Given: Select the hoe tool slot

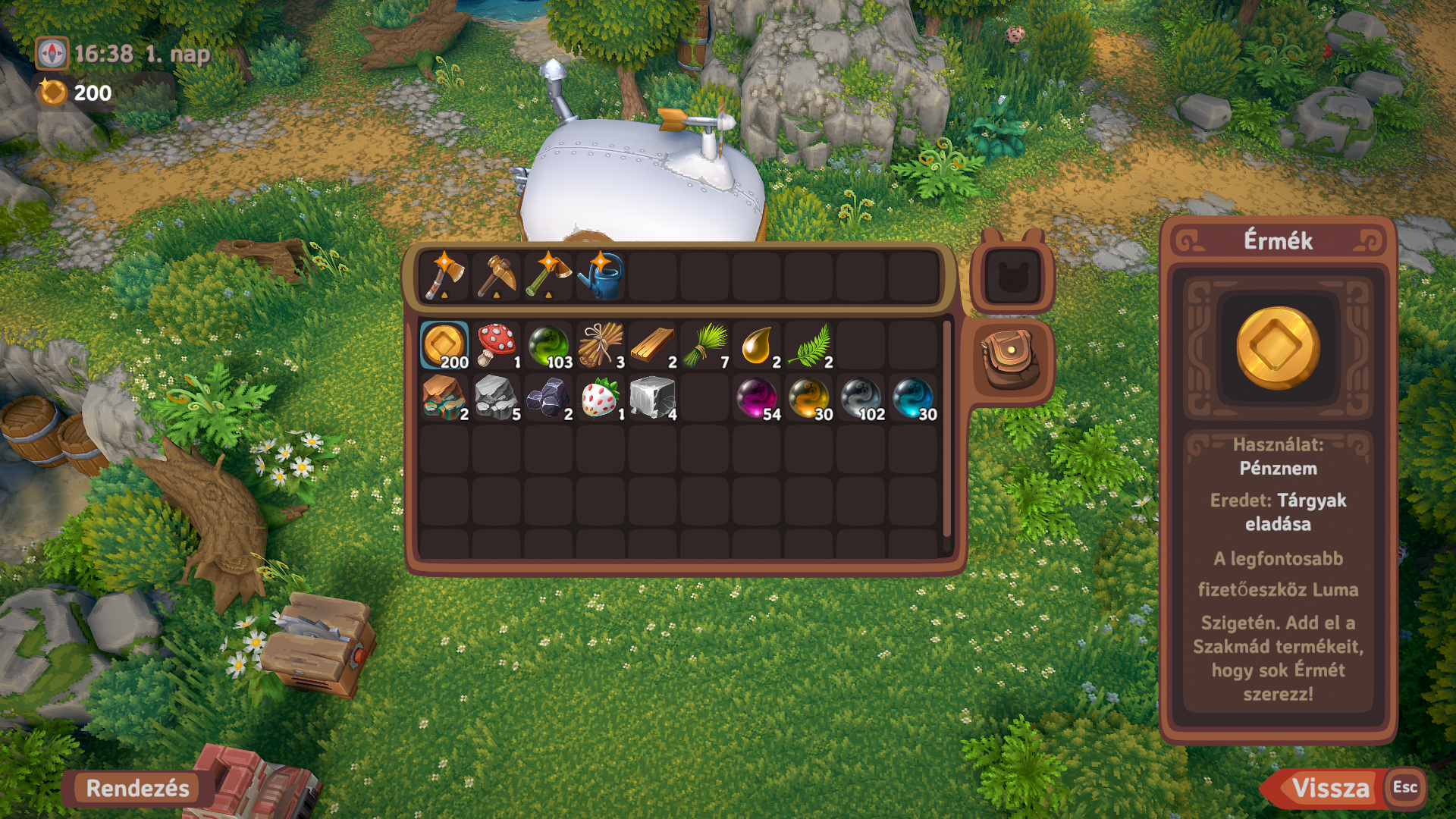Looking at the screenshot, I should point(549,277).
